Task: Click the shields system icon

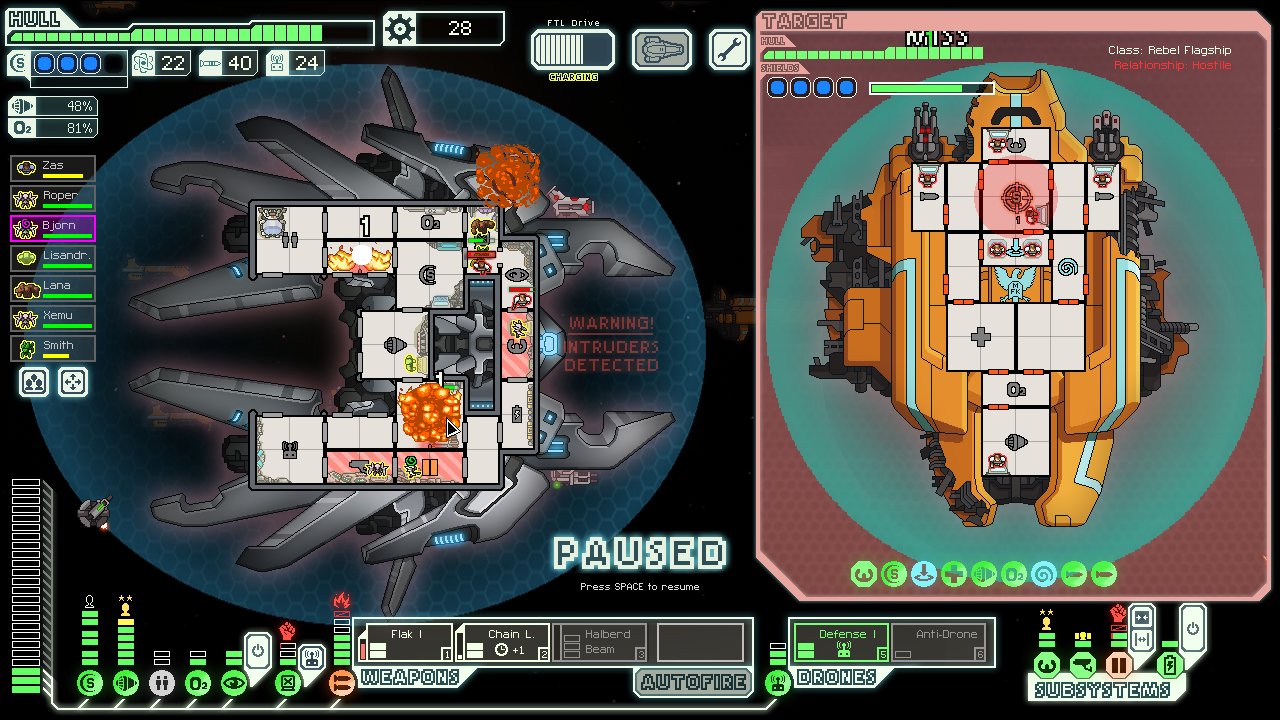Action: [90, 683]
